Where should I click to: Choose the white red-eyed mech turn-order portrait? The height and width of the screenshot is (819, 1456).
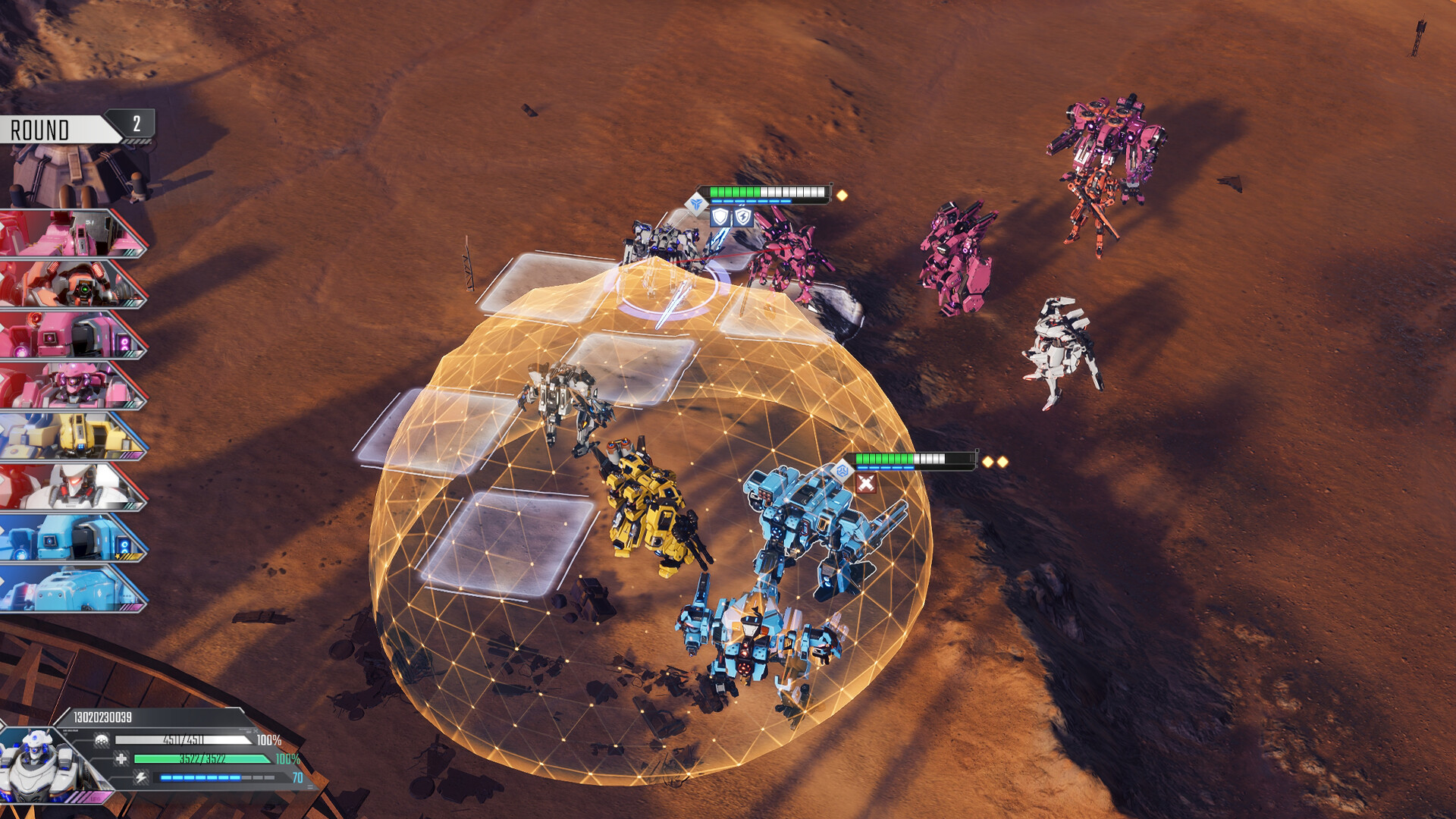coord(72,487)
